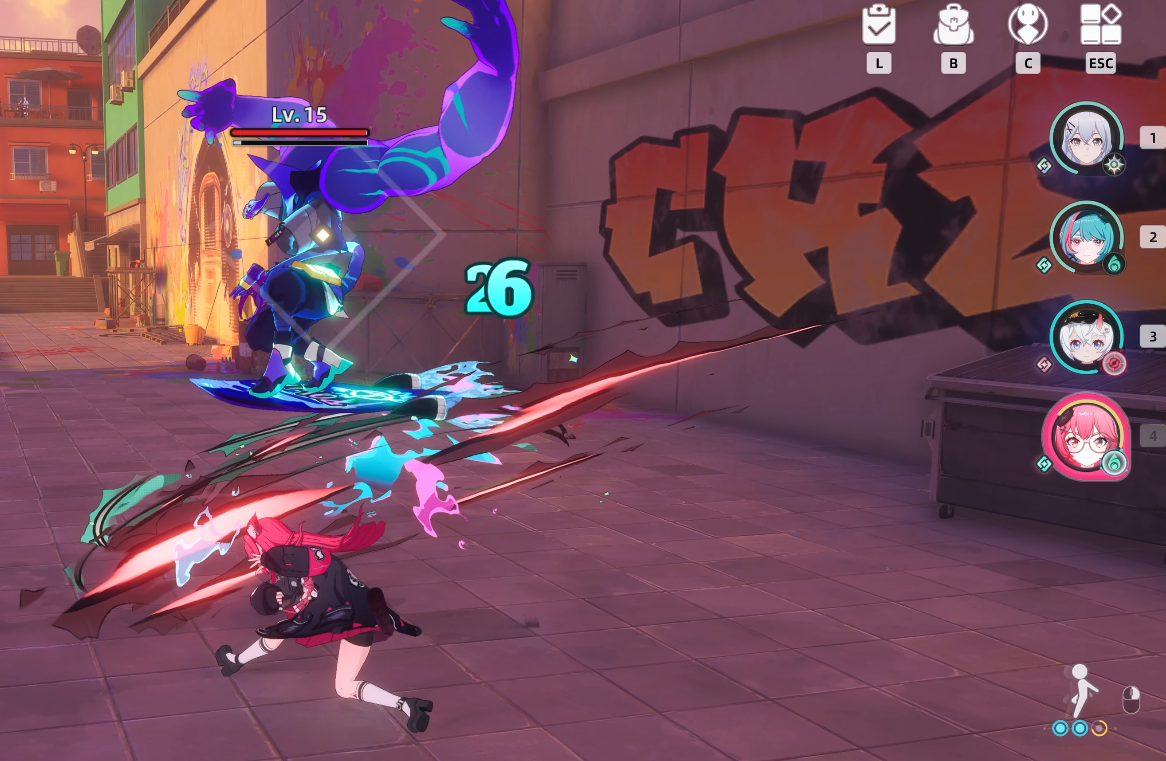Open the main menu grid icon
Screen dimensions: 1166x761
pyautogui.click(x=1100, y=25)
